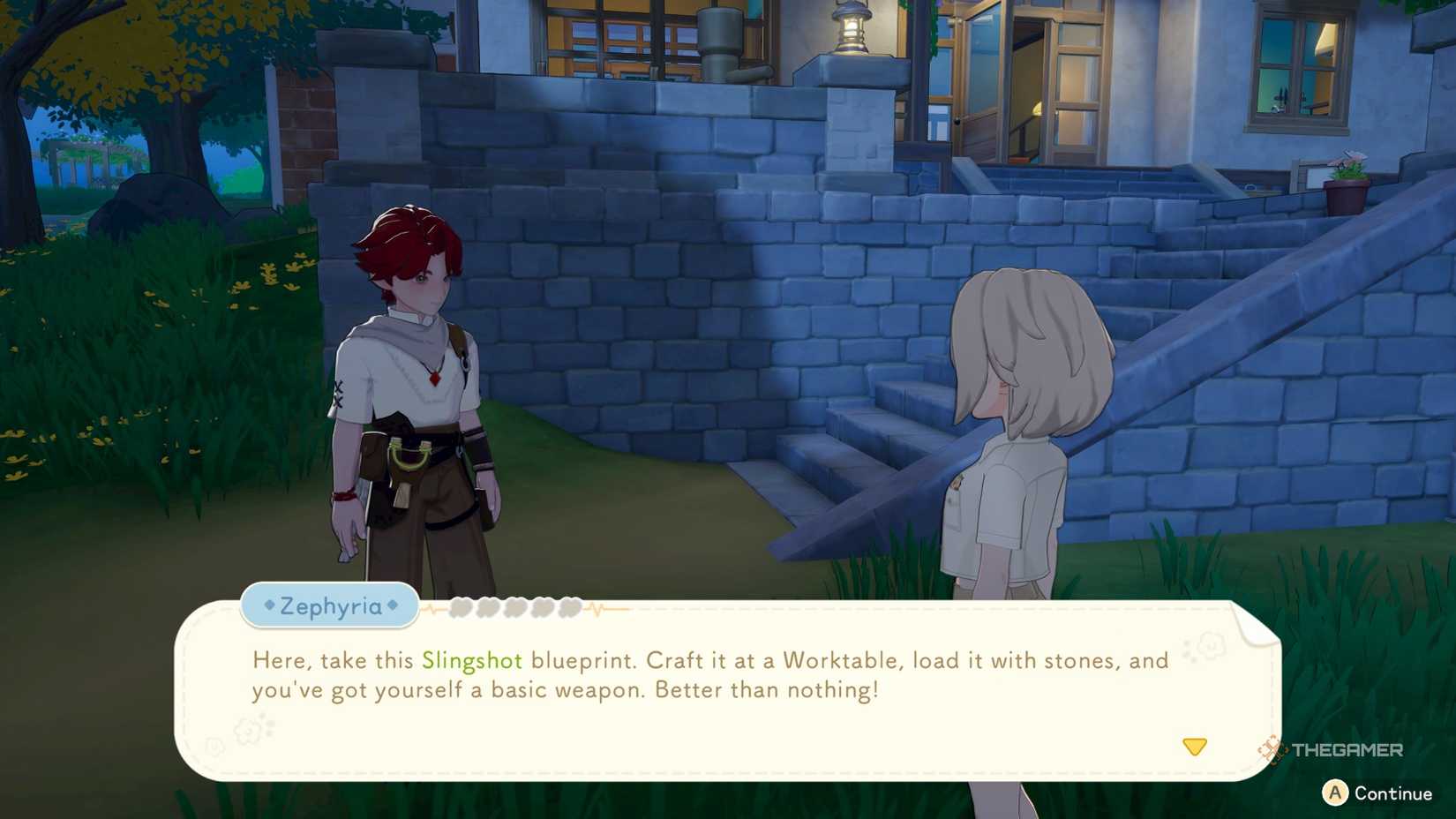Click the flower decoration on the dialogue box

coord(249,732)
